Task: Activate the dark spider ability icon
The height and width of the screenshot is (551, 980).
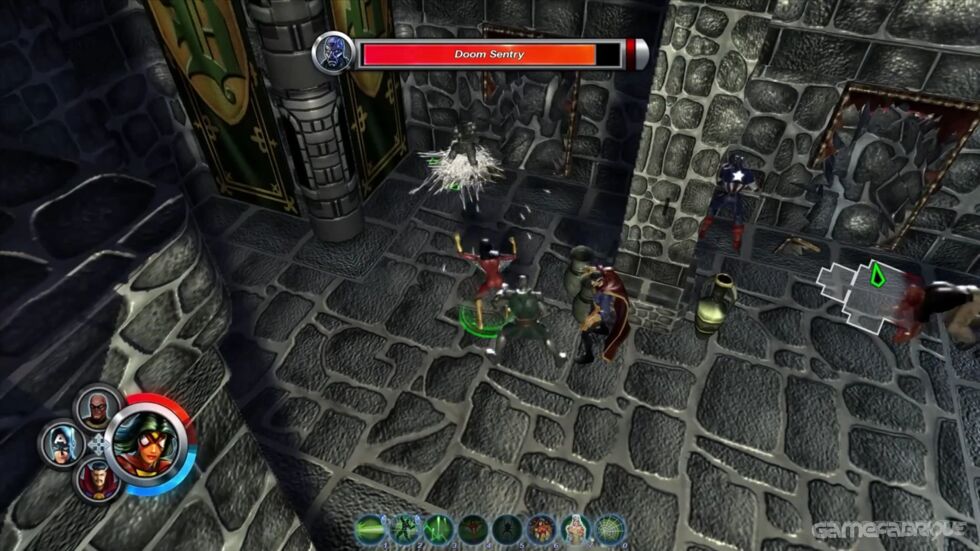Action: point(507,528)
